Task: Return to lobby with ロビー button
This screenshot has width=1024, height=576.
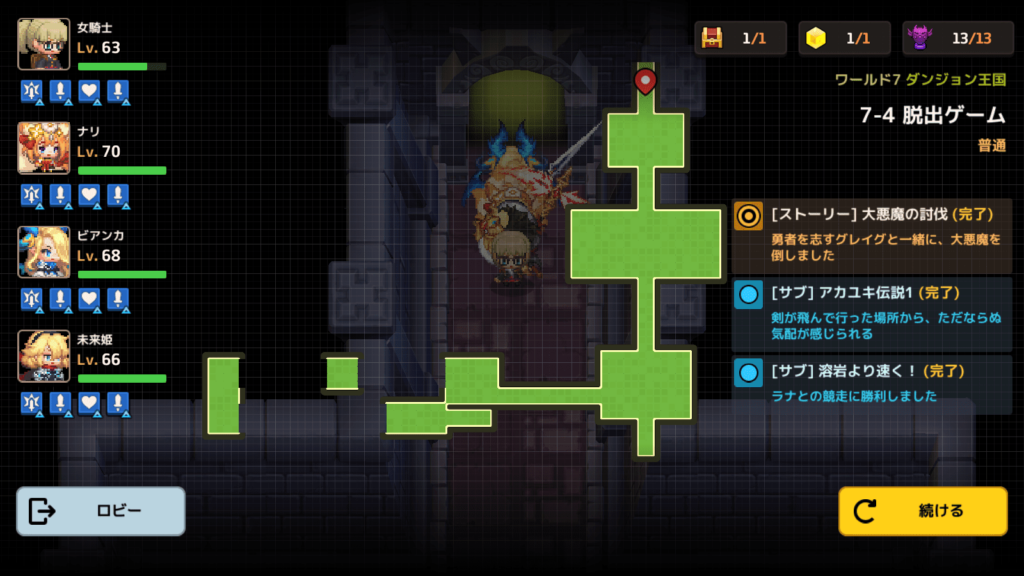Action: [101, 511]
